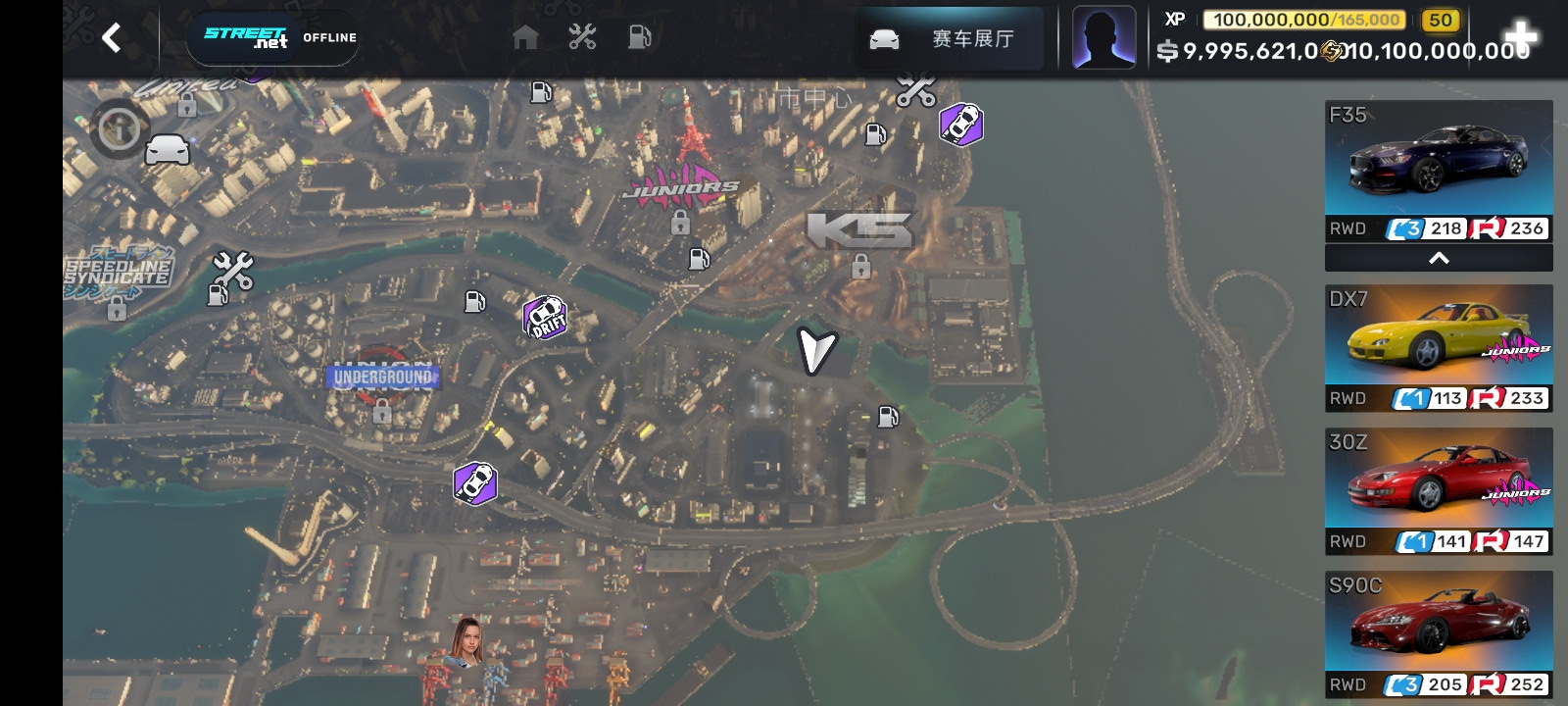1568x706 pixels.
Task: Open the KS club map marker
Action: [x=859, y=231]
